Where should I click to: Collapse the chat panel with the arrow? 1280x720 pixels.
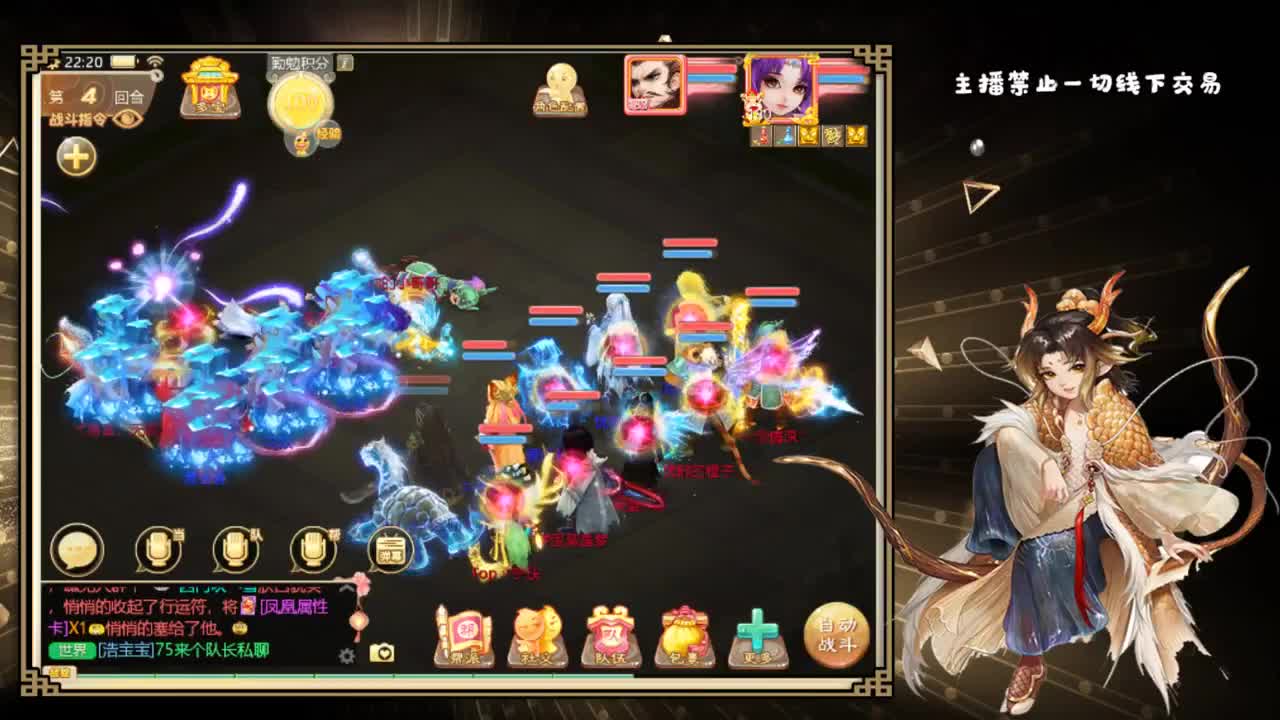pyautogui.click(x=345, y=588)
